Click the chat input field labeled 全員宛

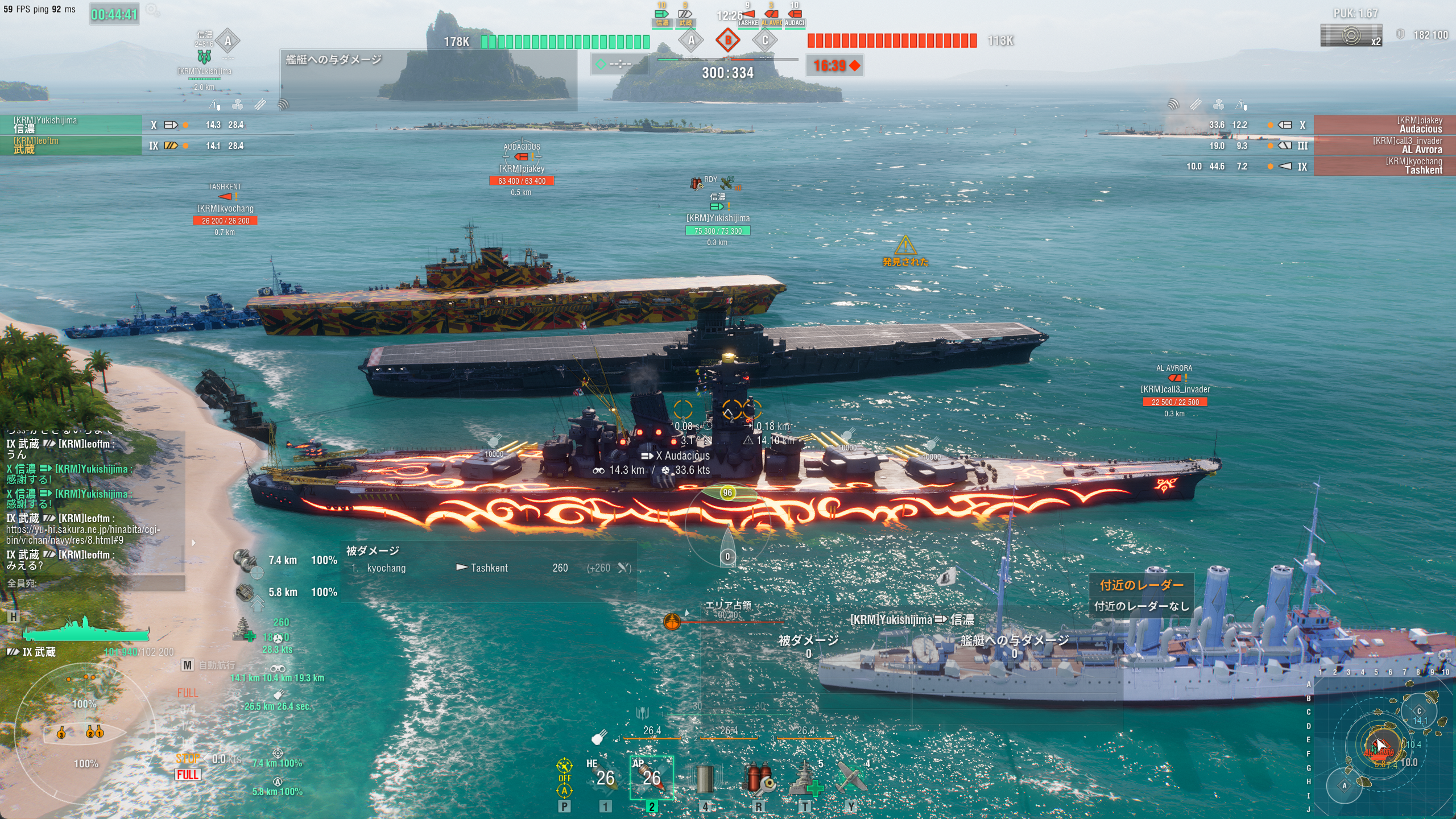94,583
